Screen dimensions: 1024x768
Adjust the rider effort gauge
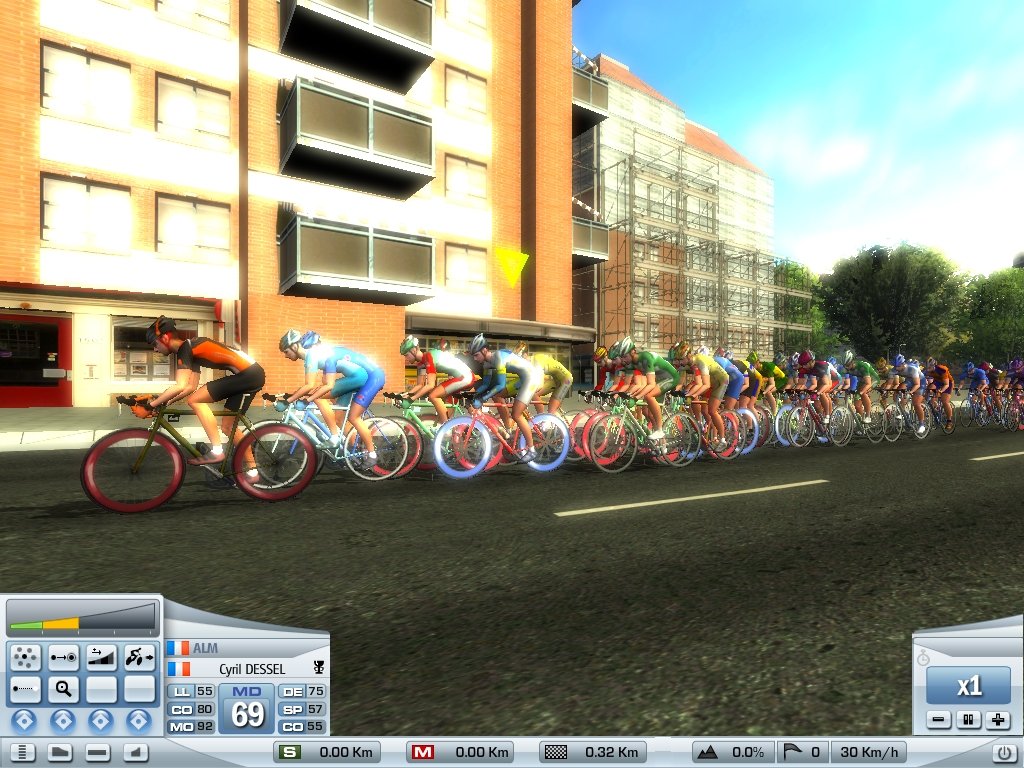[x=83, y=620]
